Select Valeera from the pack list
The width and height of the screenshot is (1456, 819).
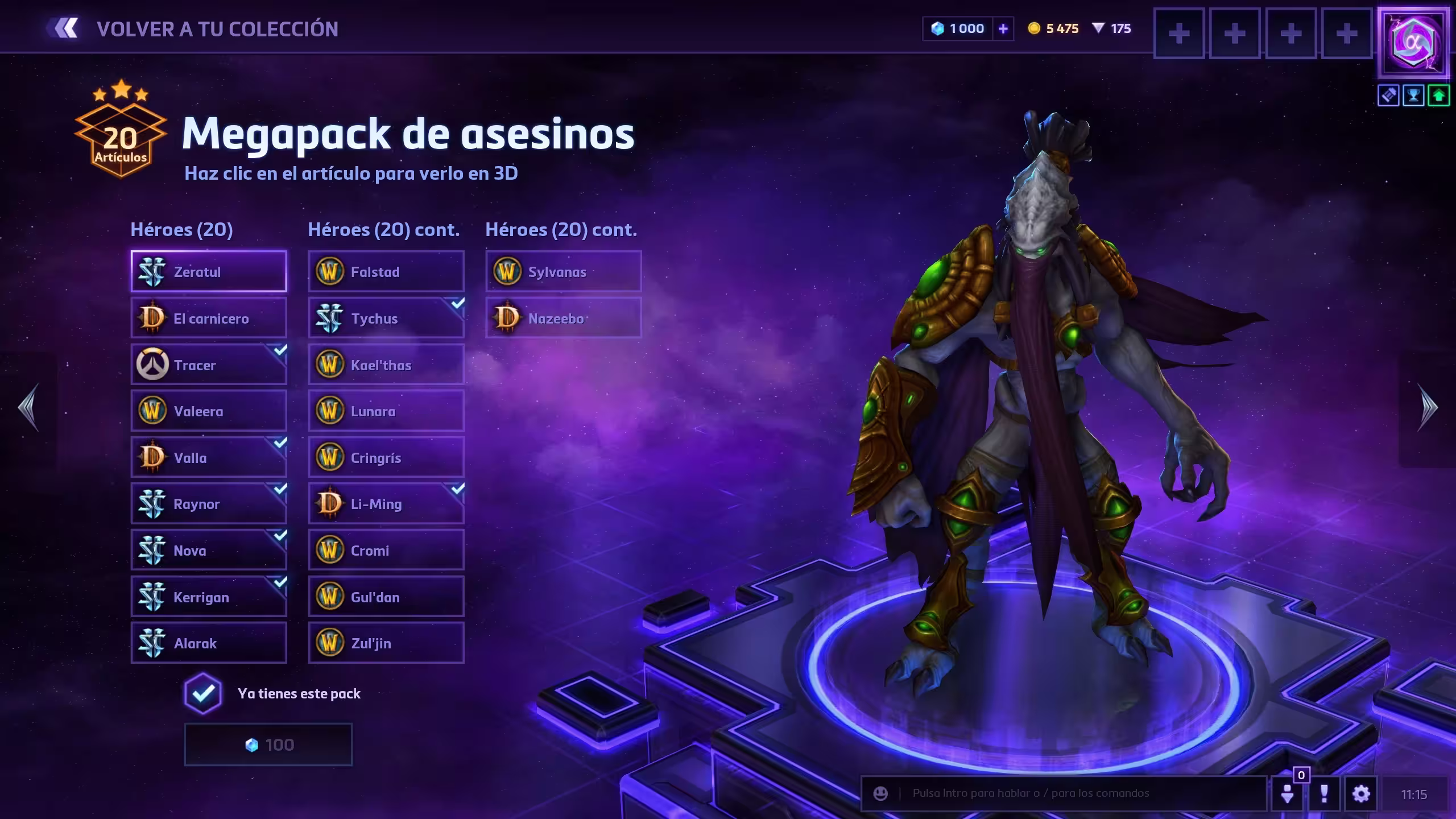(x=209, y=411)
